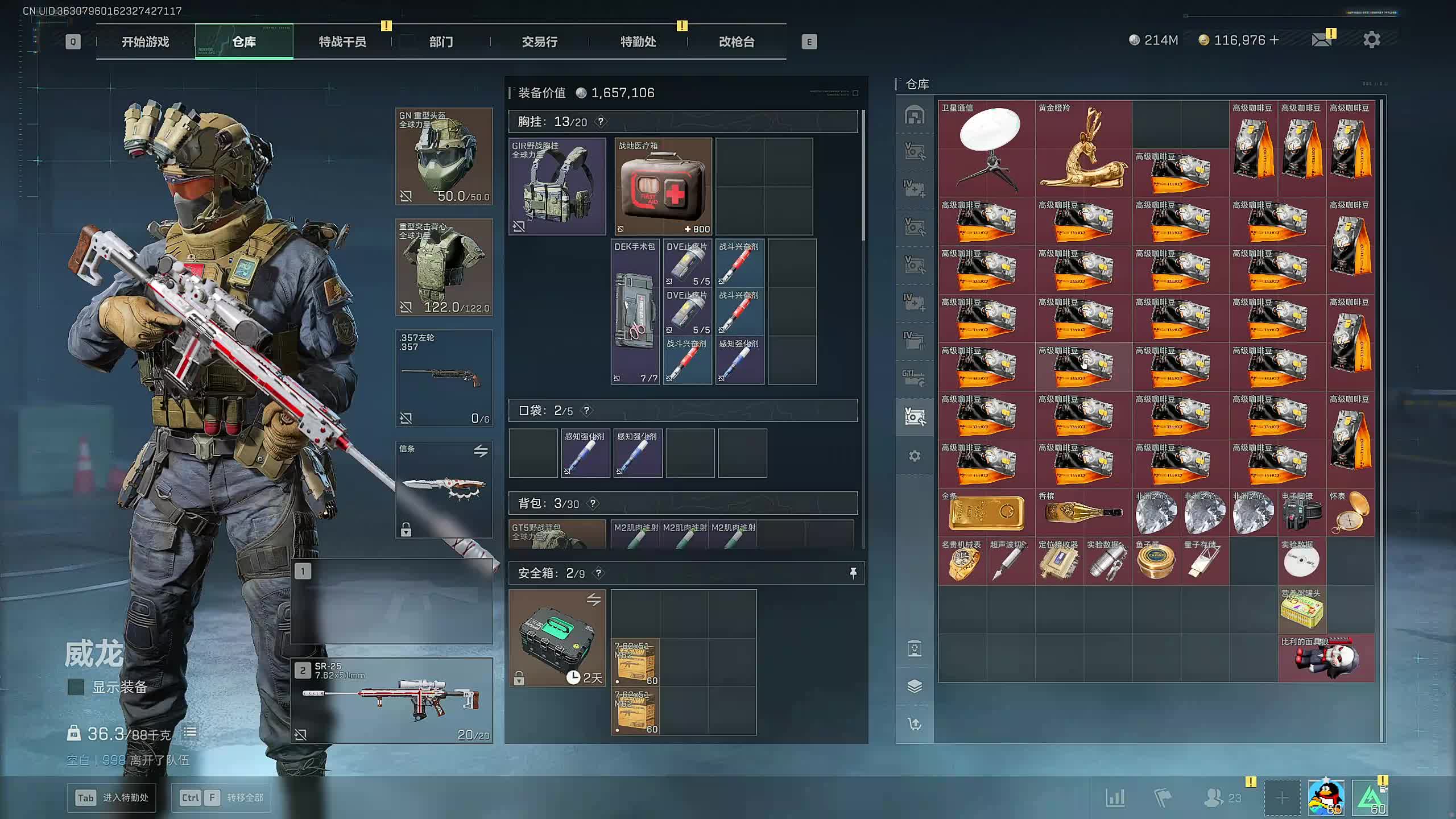The width and height of the screenshot is (1456, 819).
Task: Select the 比利的面具娘 doll item
Action: (x=1326, y=658)
